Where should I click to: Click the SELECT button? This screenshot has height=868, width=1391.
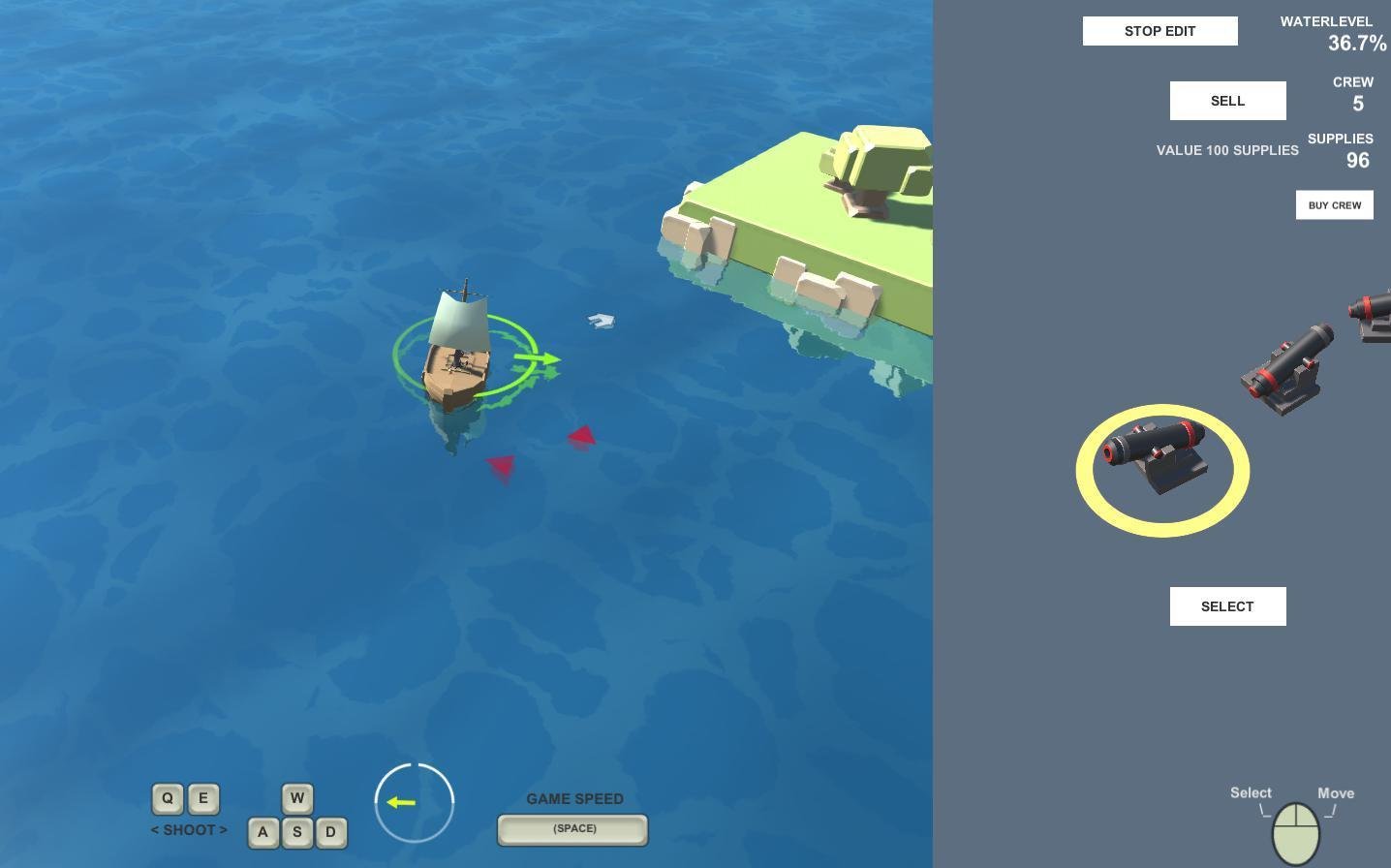[1227, 606]
